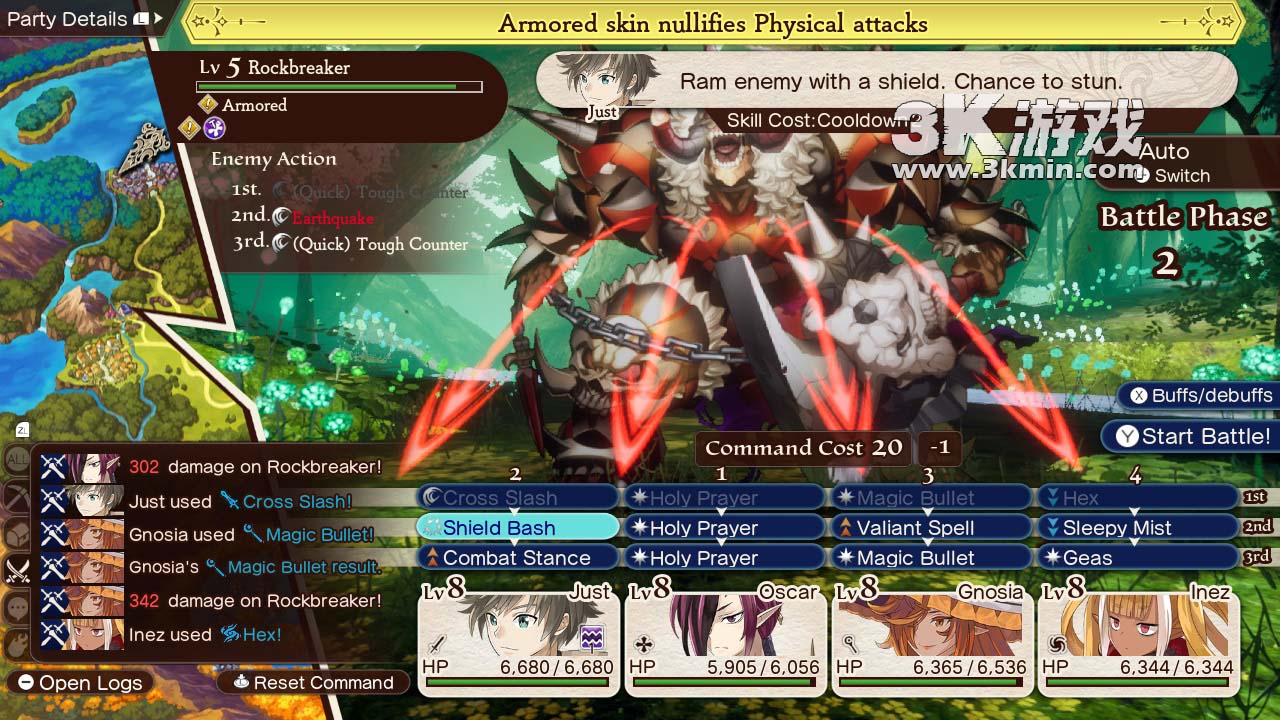Select Just's Shield Bash skill
Viewport: 1280px width, 720px height.
pyautogui.click(x=517, y=528)
